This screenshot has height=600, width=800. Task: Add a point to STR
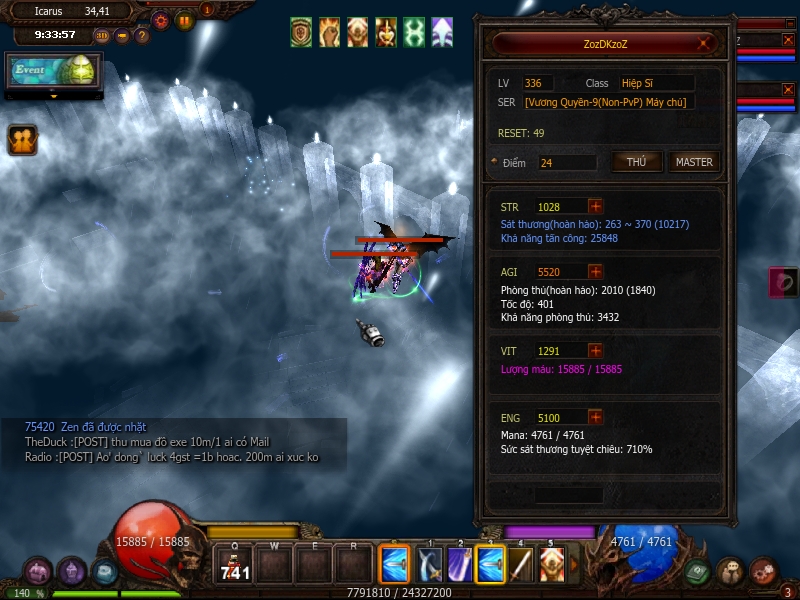pos(596,207)
